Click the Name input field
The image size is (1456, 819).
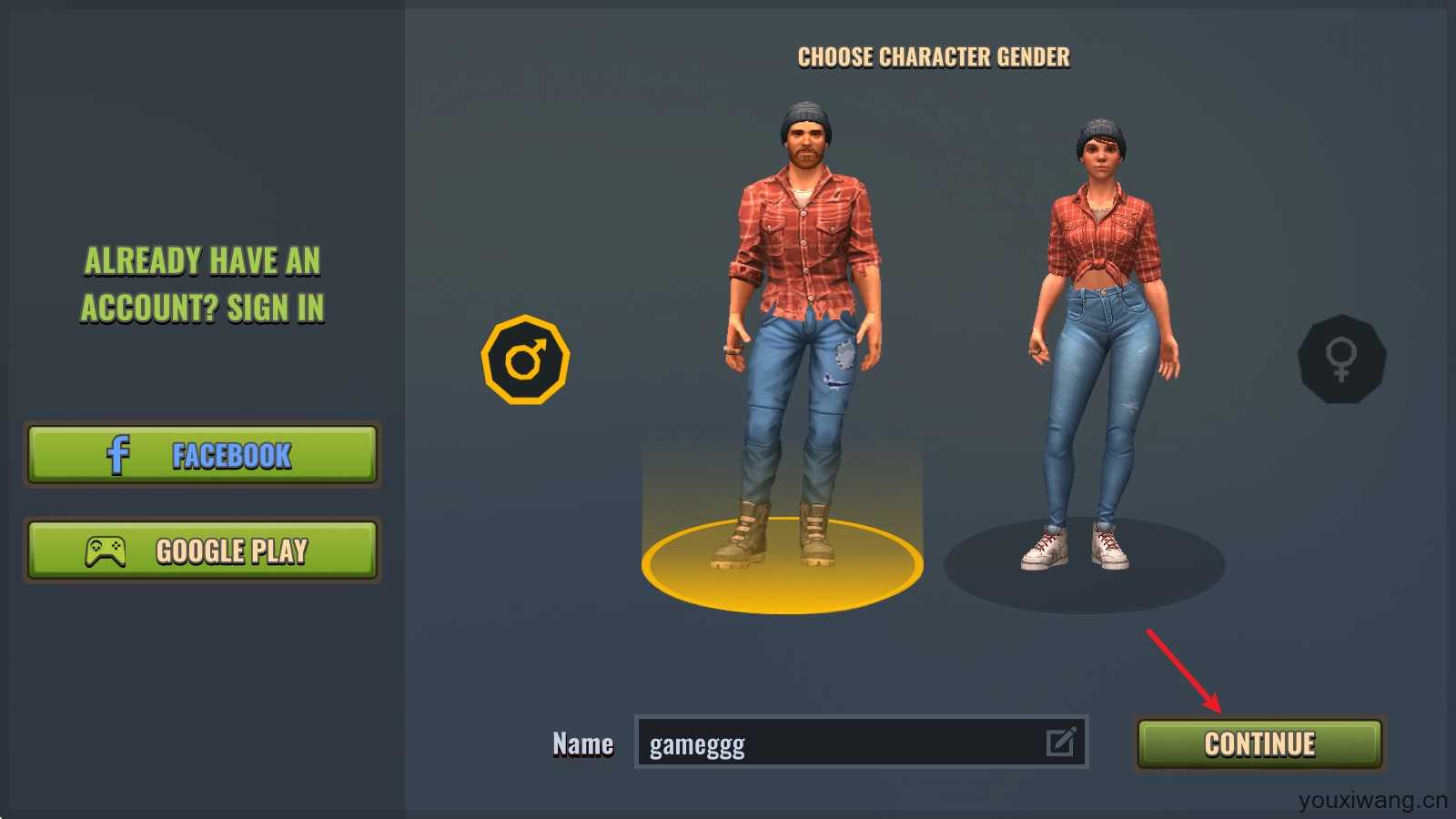tap(837, 743)
